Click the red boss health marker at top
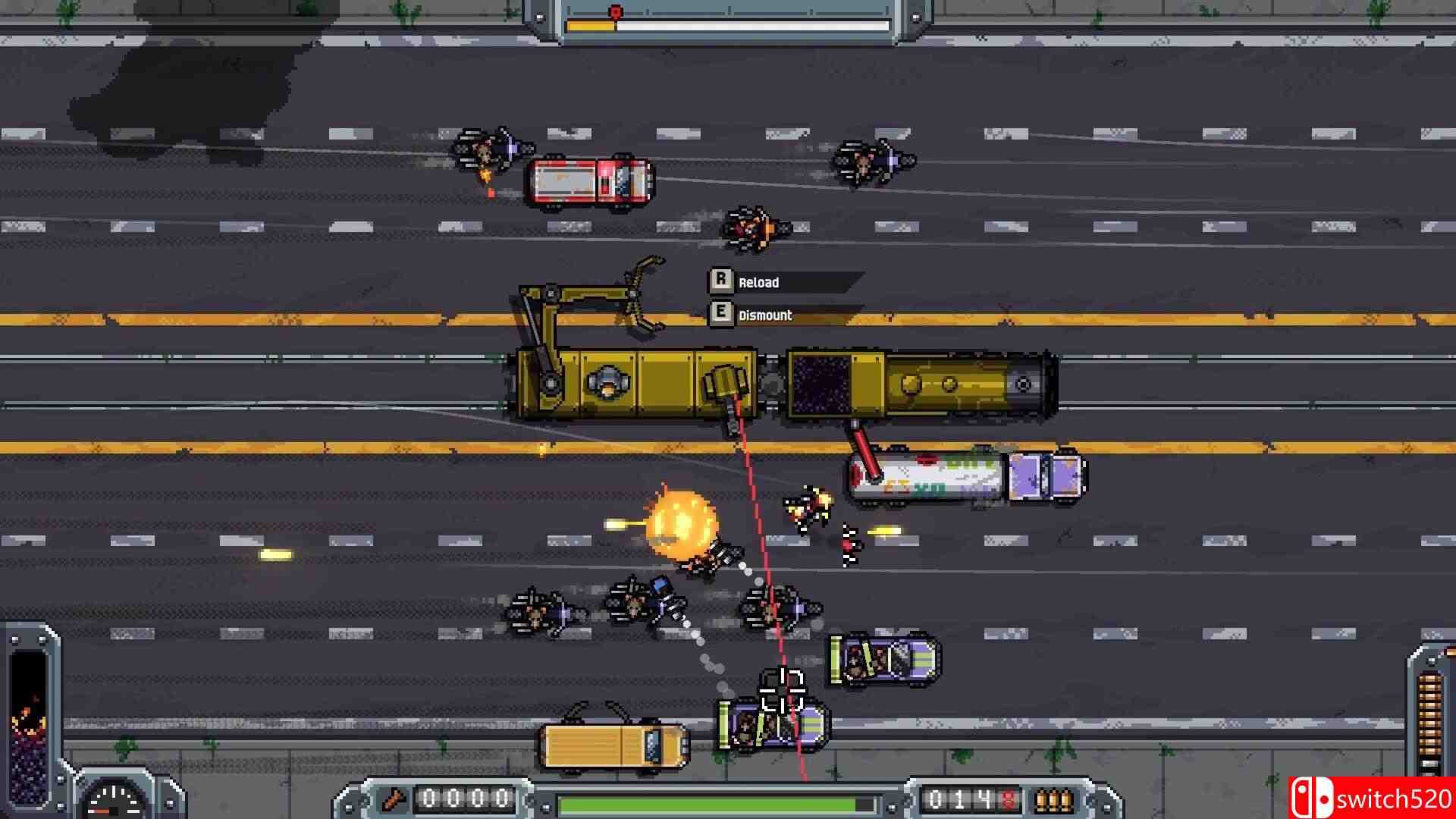This screenshot has height=819, width=1456. pos(613,11)
